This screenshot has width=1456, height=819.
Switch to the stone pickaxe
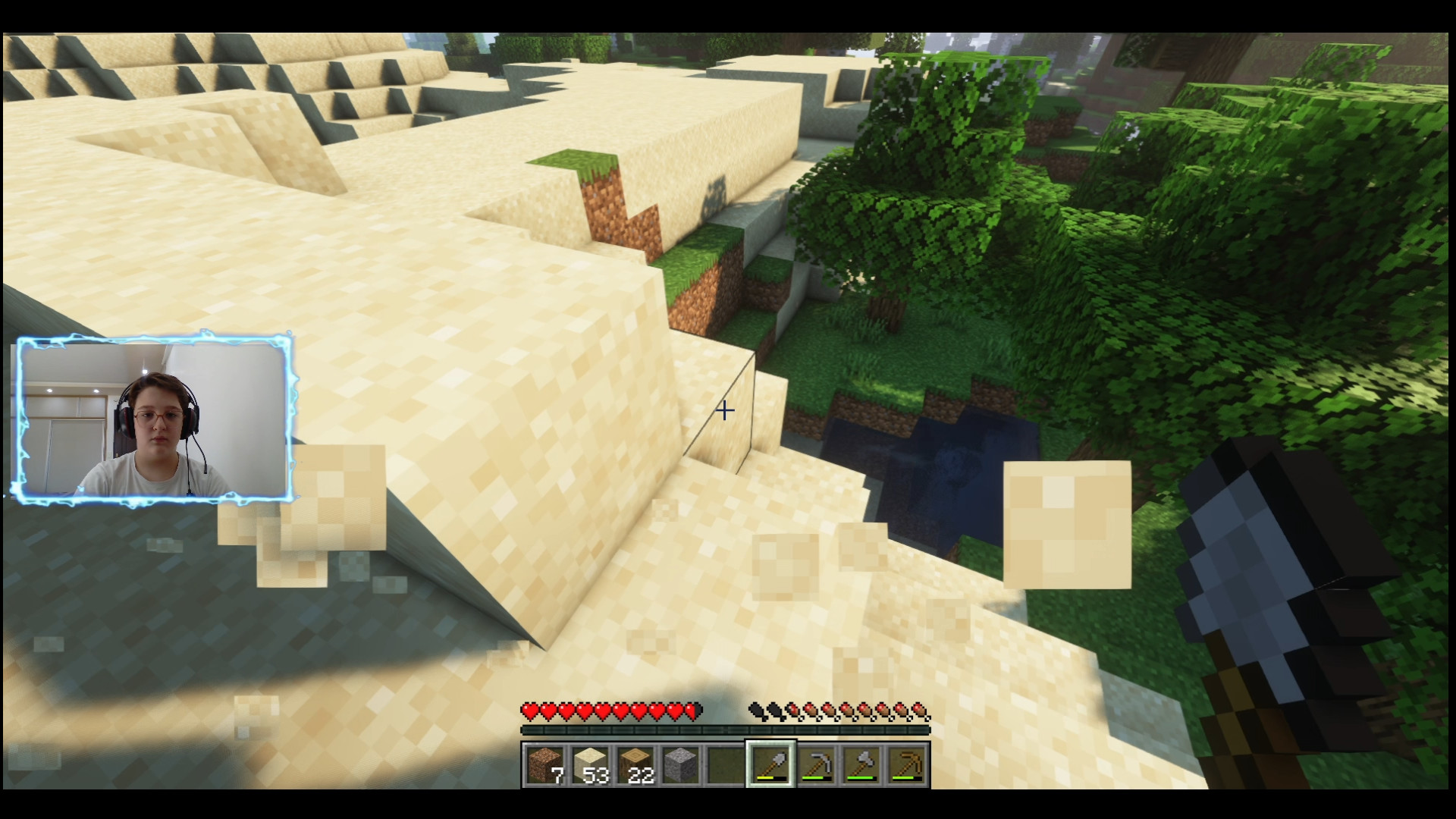pyautogui.click(x=817, y=764)
